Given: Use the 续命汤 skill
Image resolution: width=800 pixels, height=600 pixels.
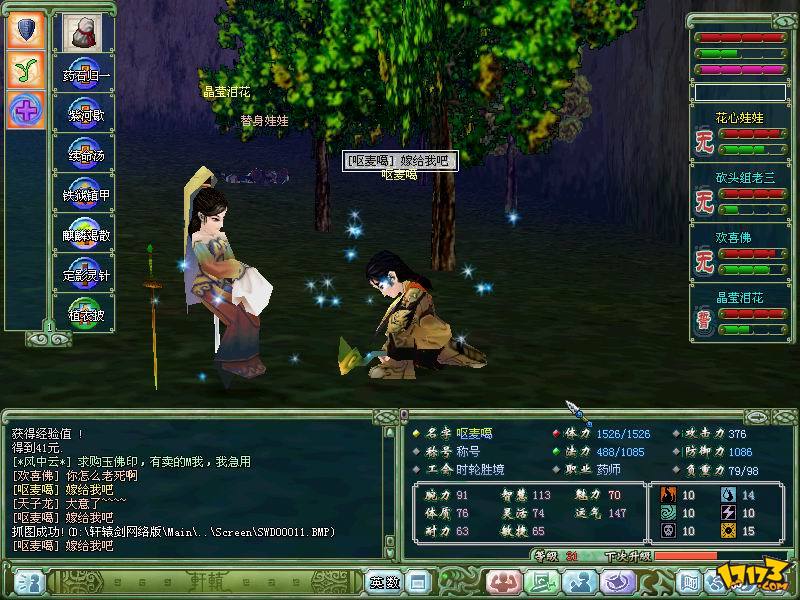Looking at the screenshot, I should tap(84, 152).
